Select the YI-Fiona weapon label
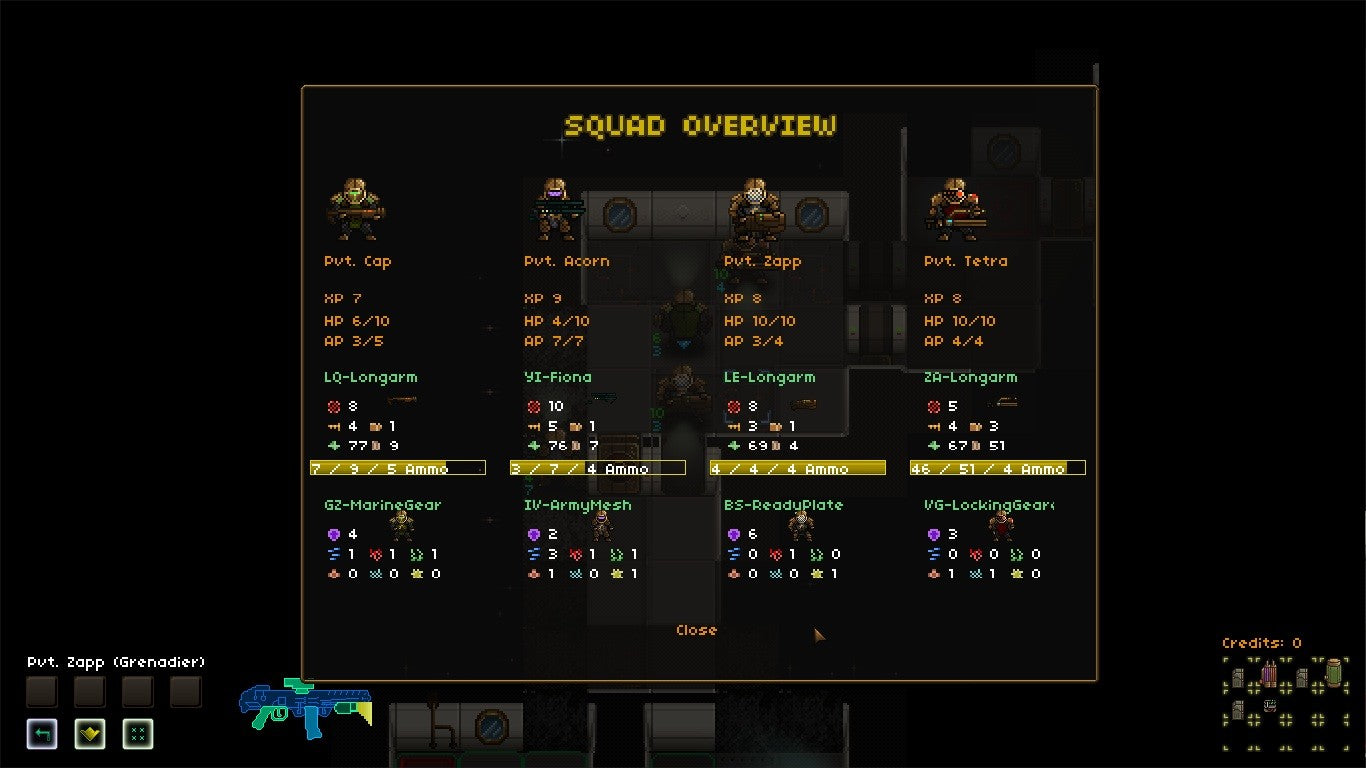 pyautogui.click(x=560, y=378)
